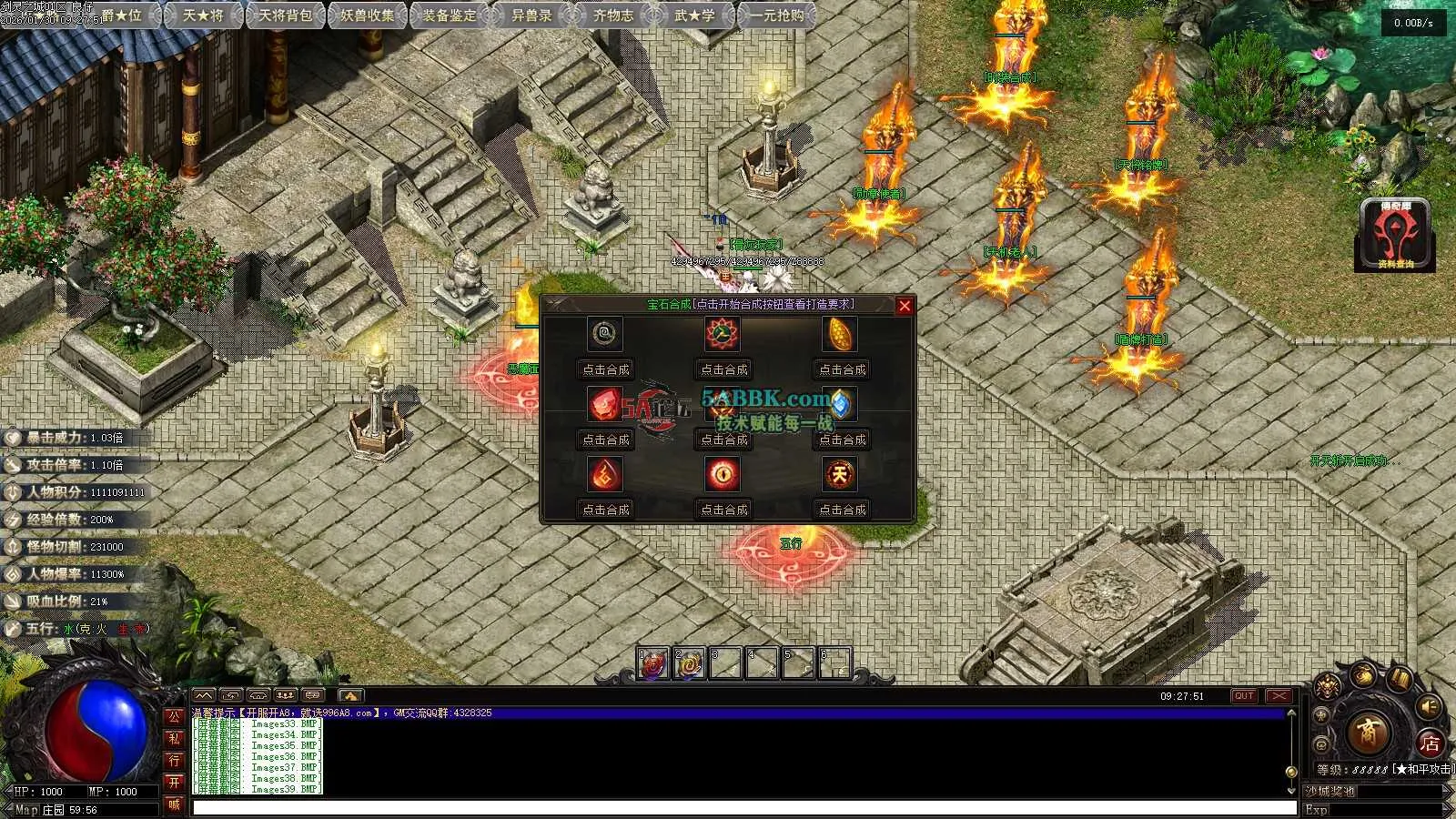Synthesize the red eye gem
1456x819 pixels.
point(723,510)
